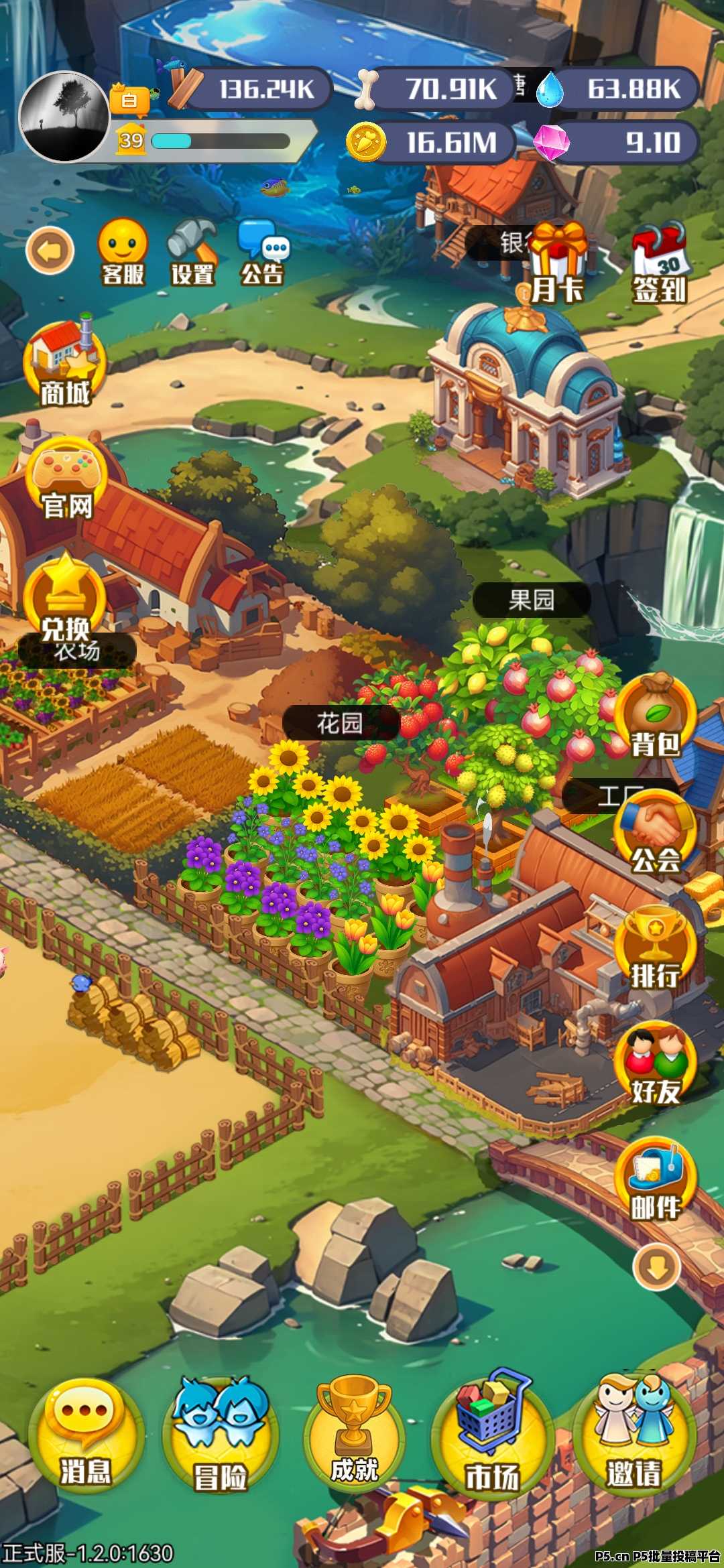The width and height of the screenshot is (724, 1568).
Task: Go to the 市场 market
Action: [493, 1435]
